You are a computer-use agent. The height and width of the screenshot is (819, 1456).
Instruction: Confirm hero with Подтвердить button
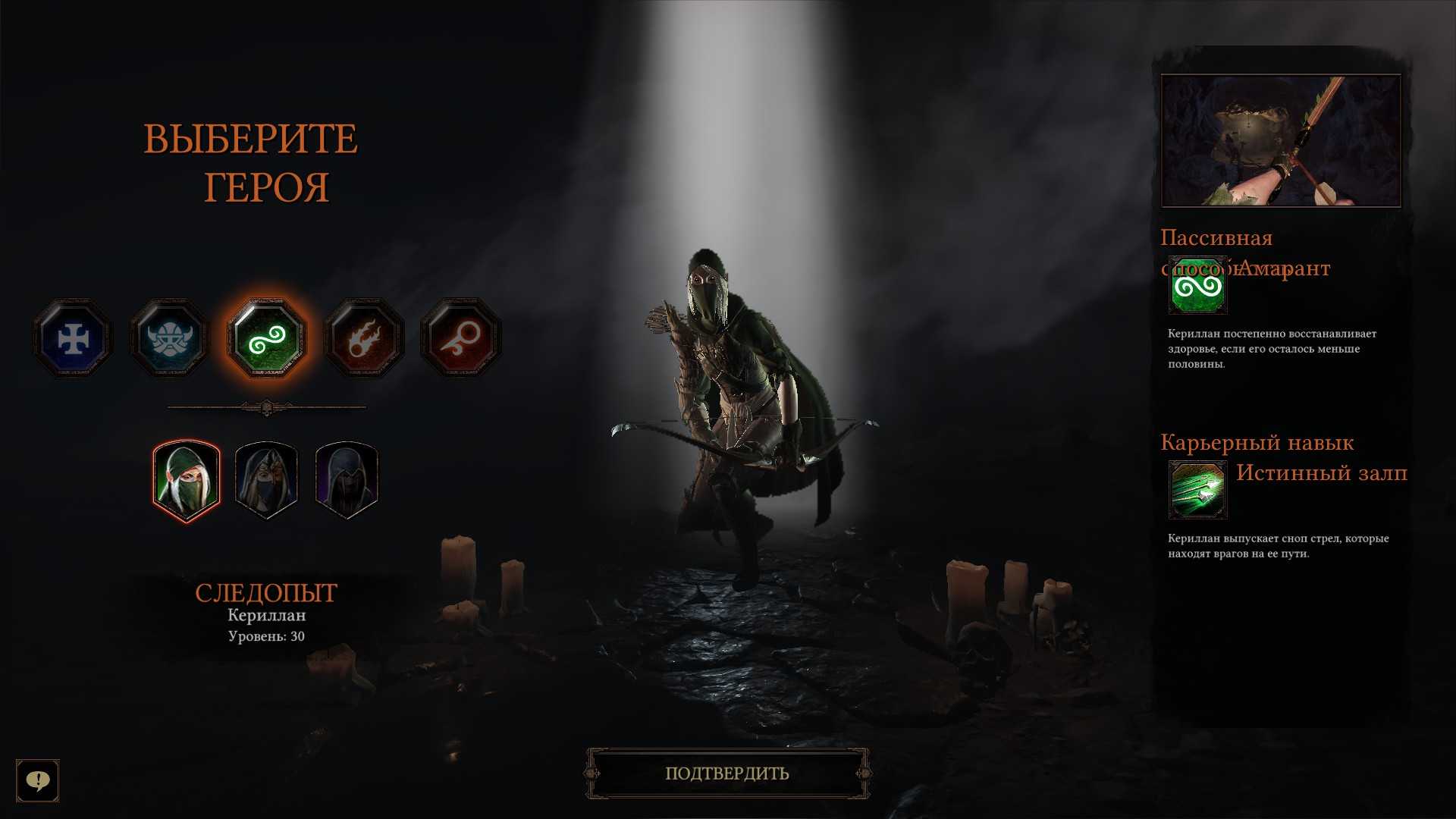point(727,773)
